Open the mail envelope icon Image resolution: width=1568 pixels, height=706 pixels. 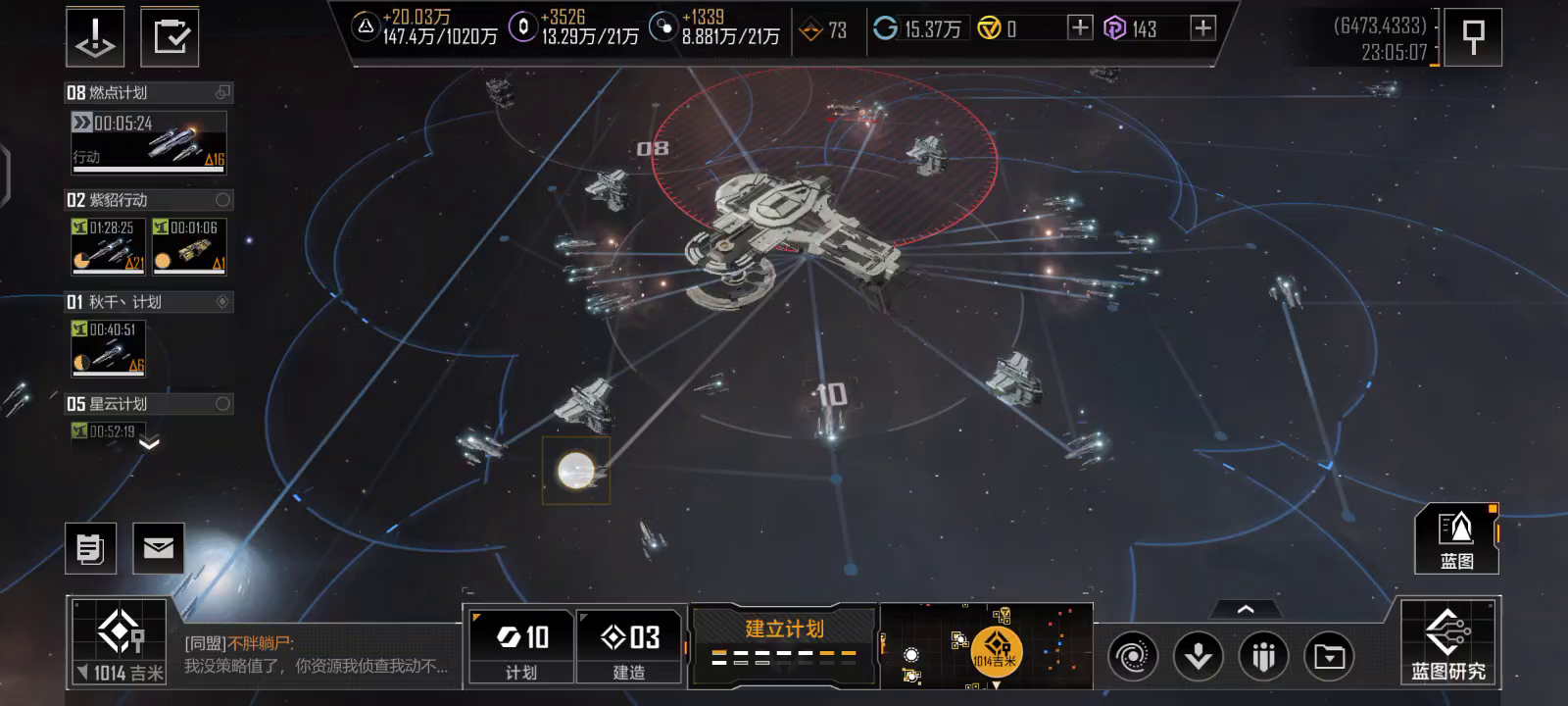(158, 548)
